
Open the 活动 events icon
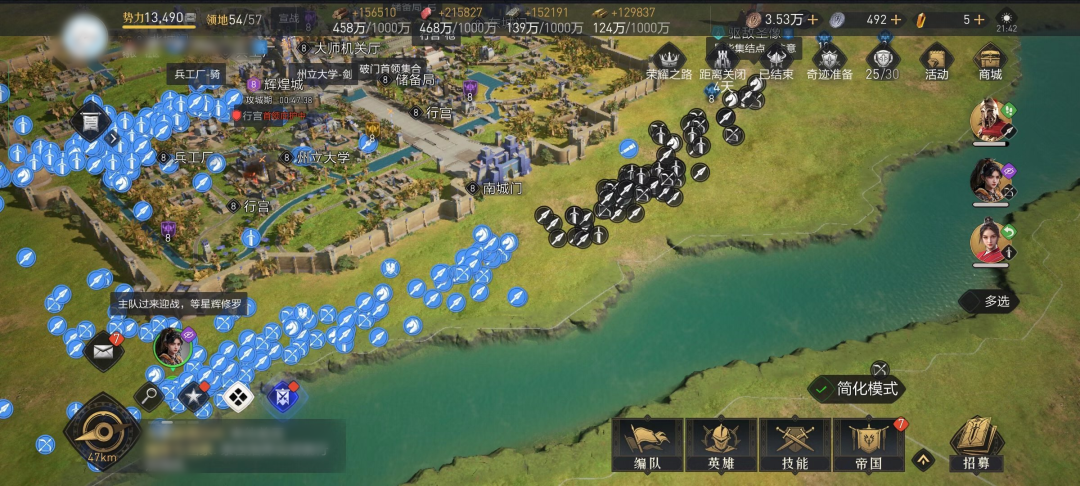click(x=936, y=60)
